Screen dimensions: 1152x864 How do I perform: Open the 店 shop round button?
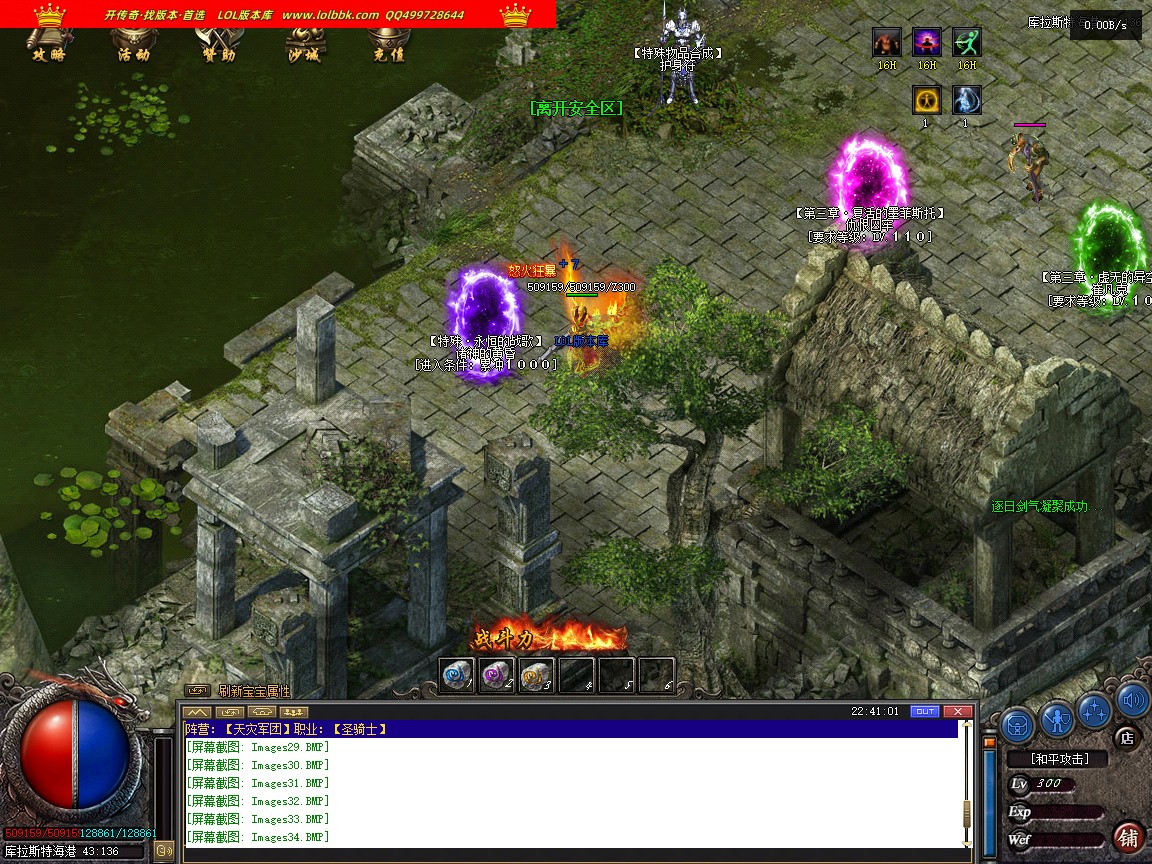coord(1127,738)
